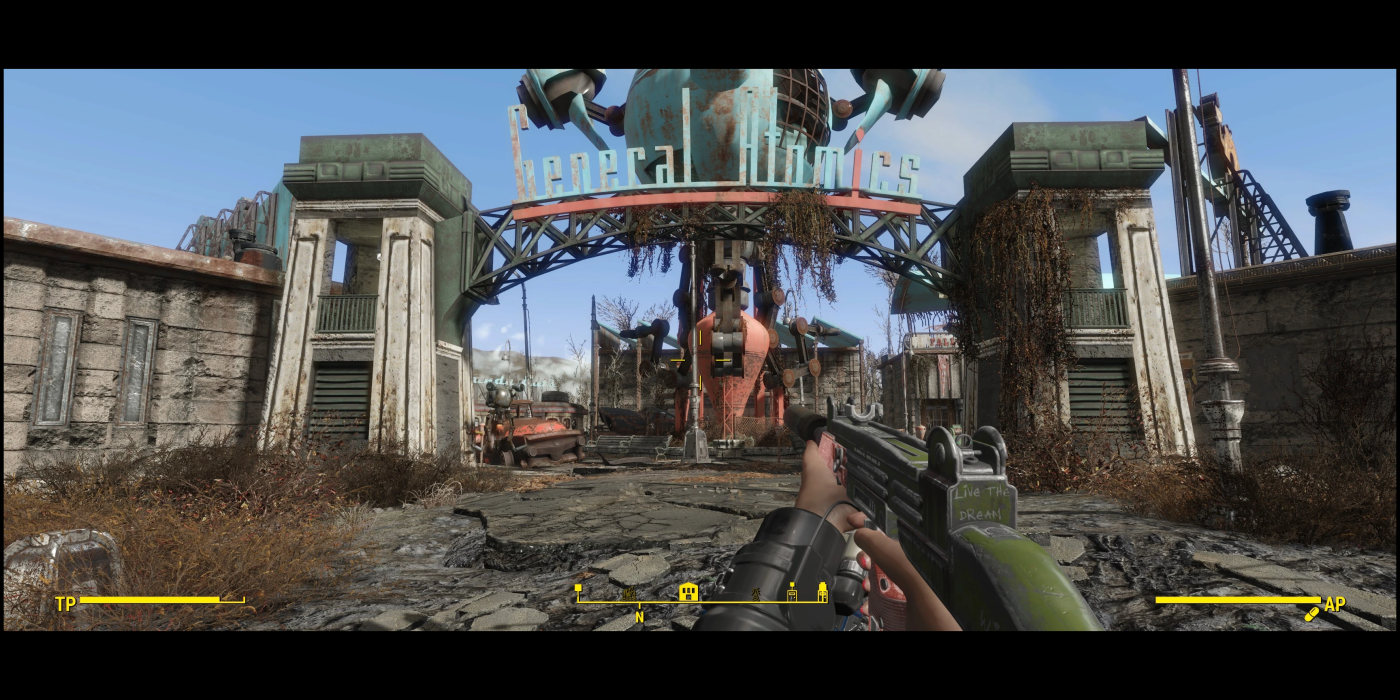Select the faded radio tower compass marker
This screenshot has height=700, width=1400.
pyautogui.click(x=756, y=594)
